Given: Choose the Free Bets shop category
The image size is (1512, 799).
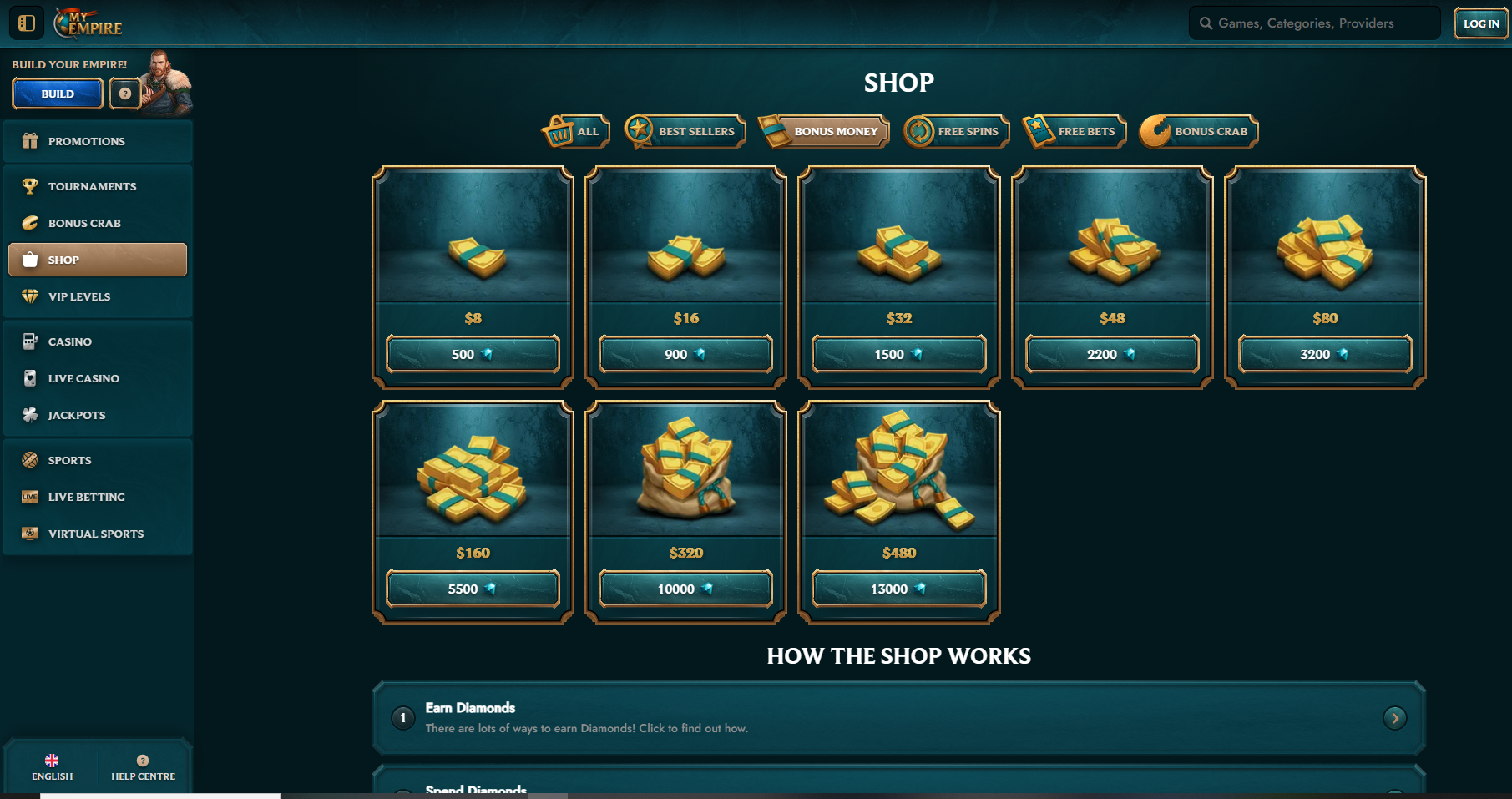Looking at the screenshot, I should click(1075, 131).
